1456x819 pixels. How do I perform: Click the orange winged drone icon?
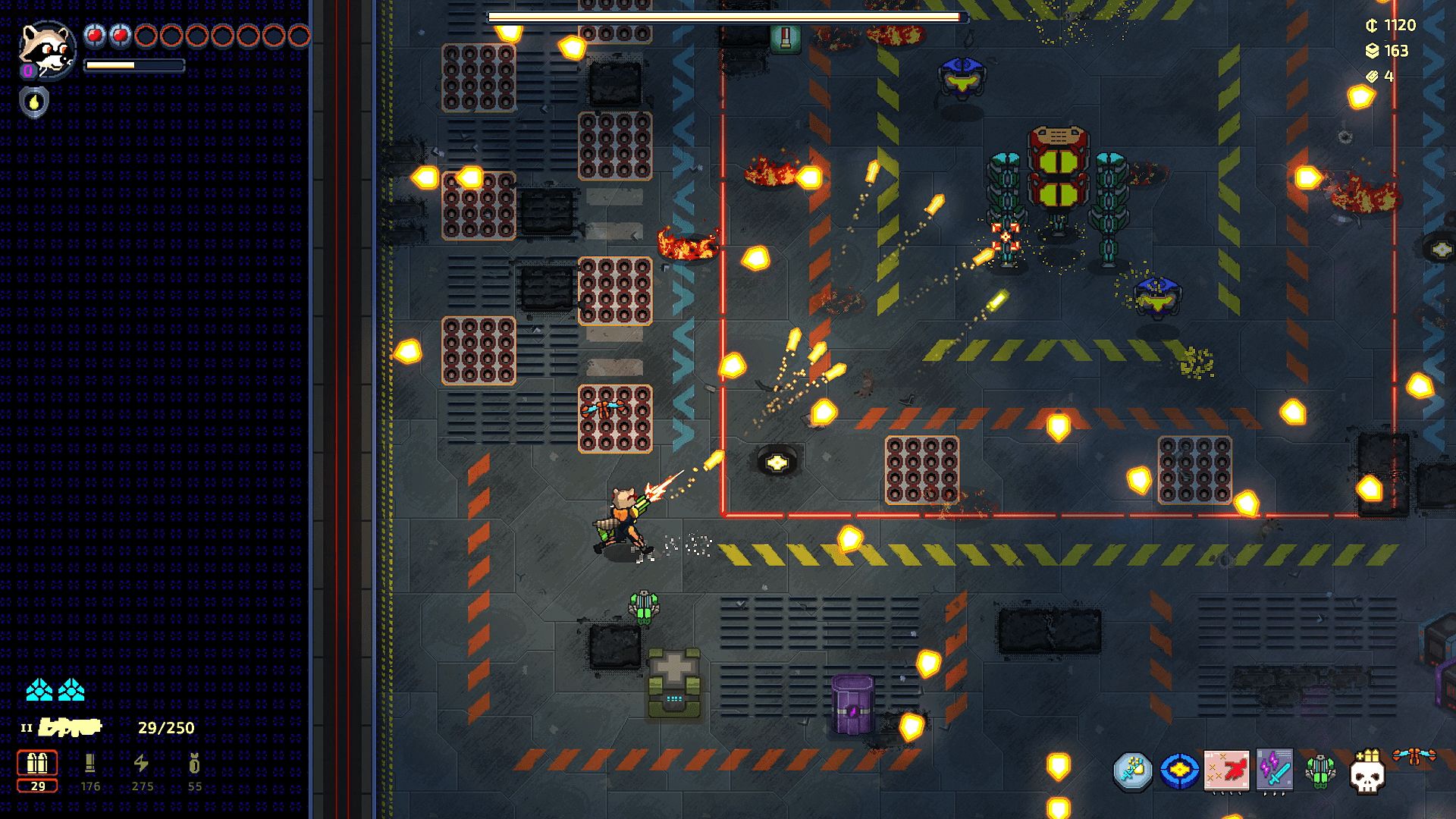coord(1414,756)
